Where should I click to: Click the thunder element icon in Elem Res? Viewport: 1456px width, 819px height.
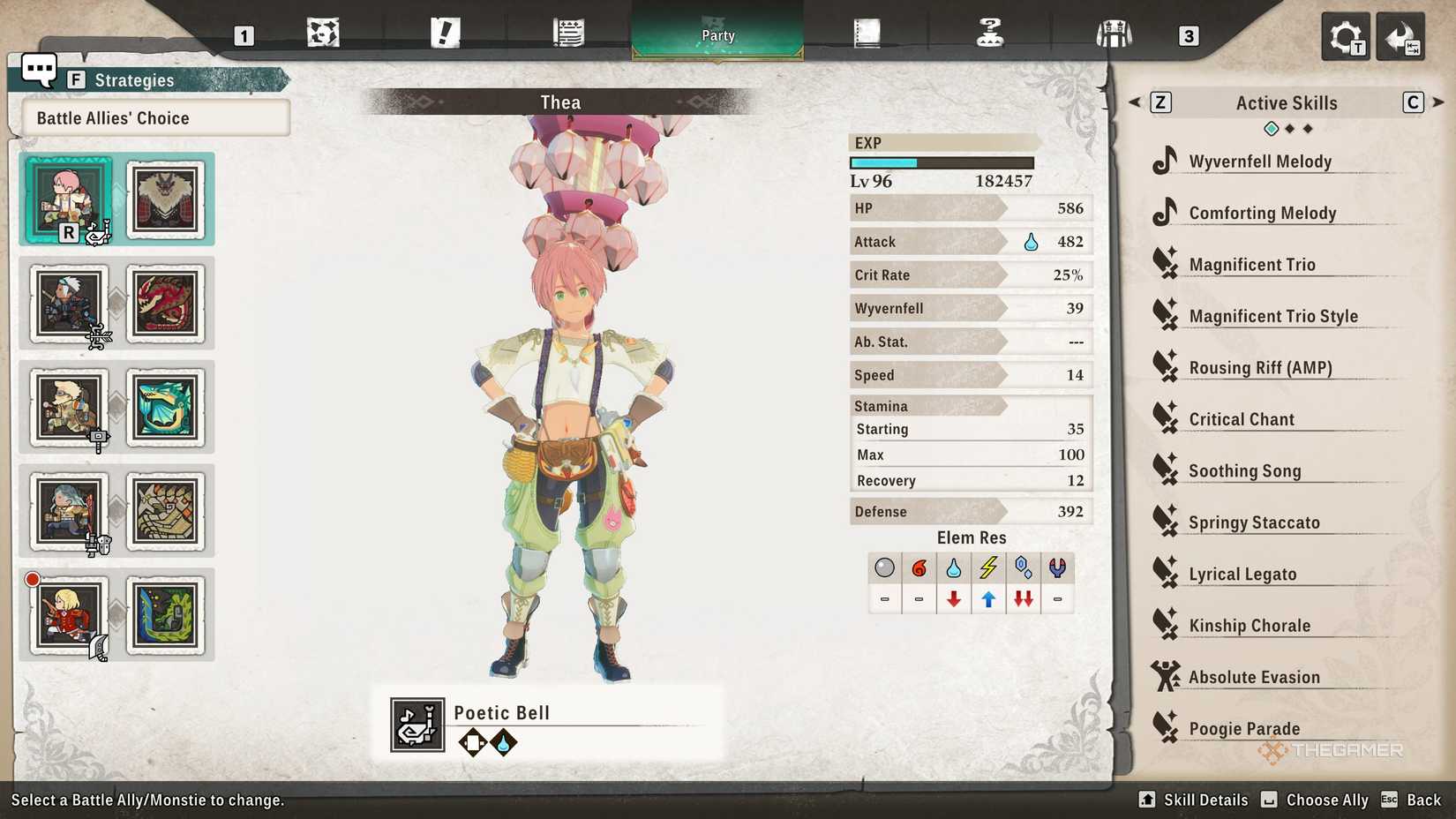coord(988,568)
